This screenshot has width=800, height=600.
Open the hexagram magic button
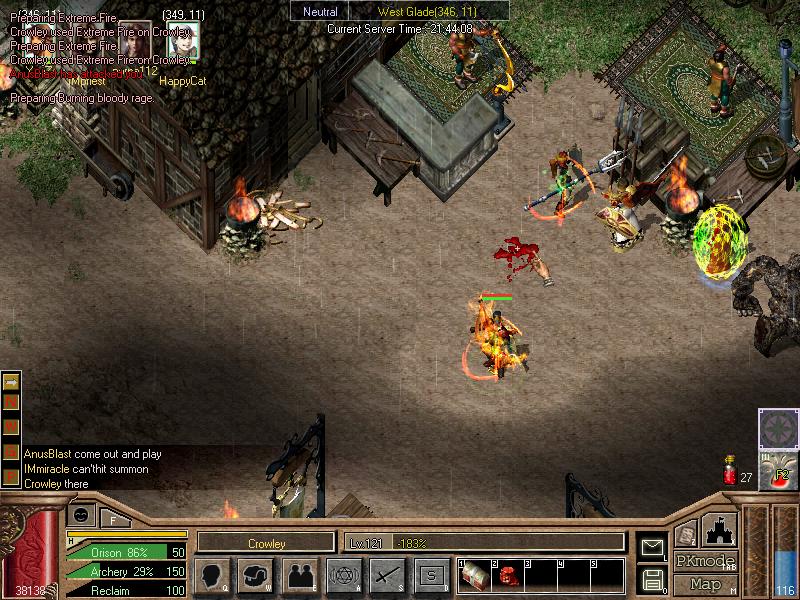pos(343,575)
